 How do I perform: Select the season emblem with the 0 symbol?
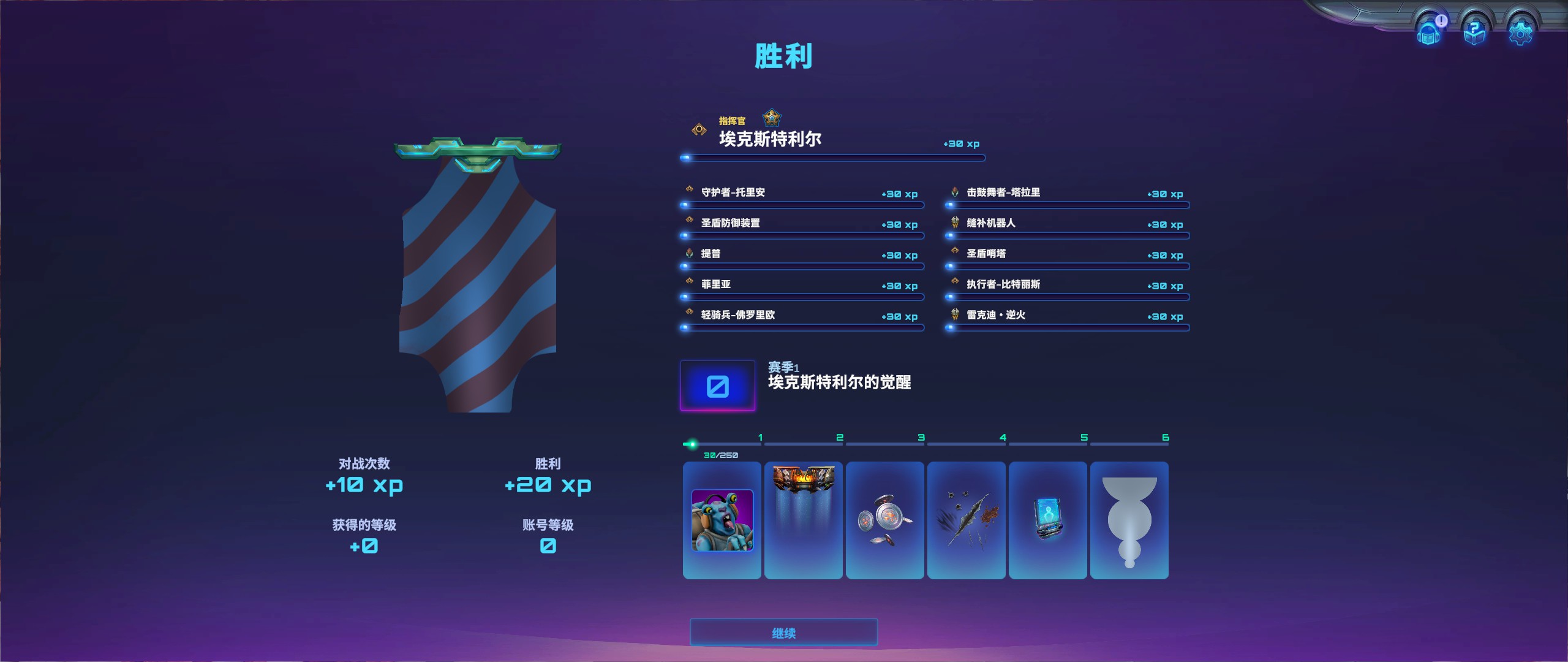pos(718,384)
